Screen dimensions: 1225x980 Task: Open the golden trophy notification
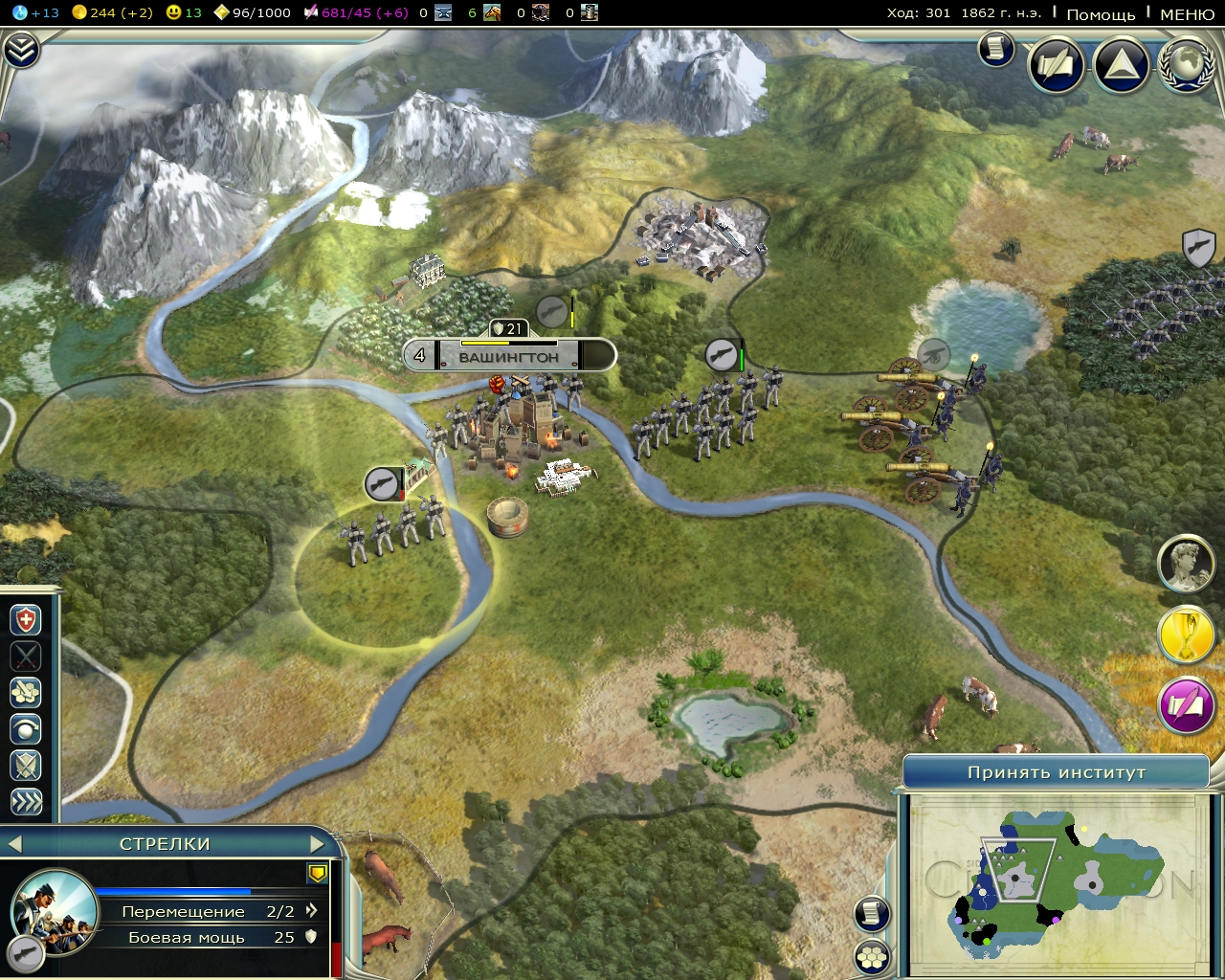pyautogui.click(x=1187, y=635)
